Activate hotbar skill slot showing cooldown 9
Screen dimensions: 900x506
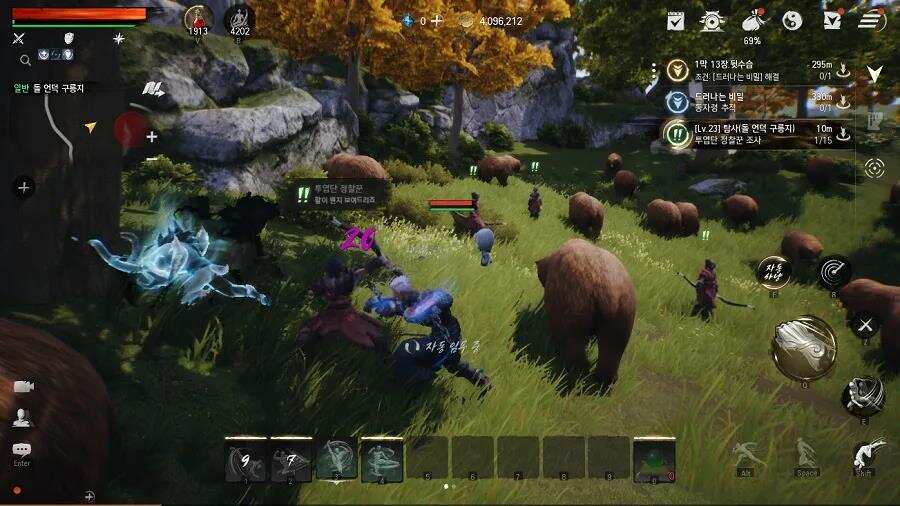pos(245,460)
